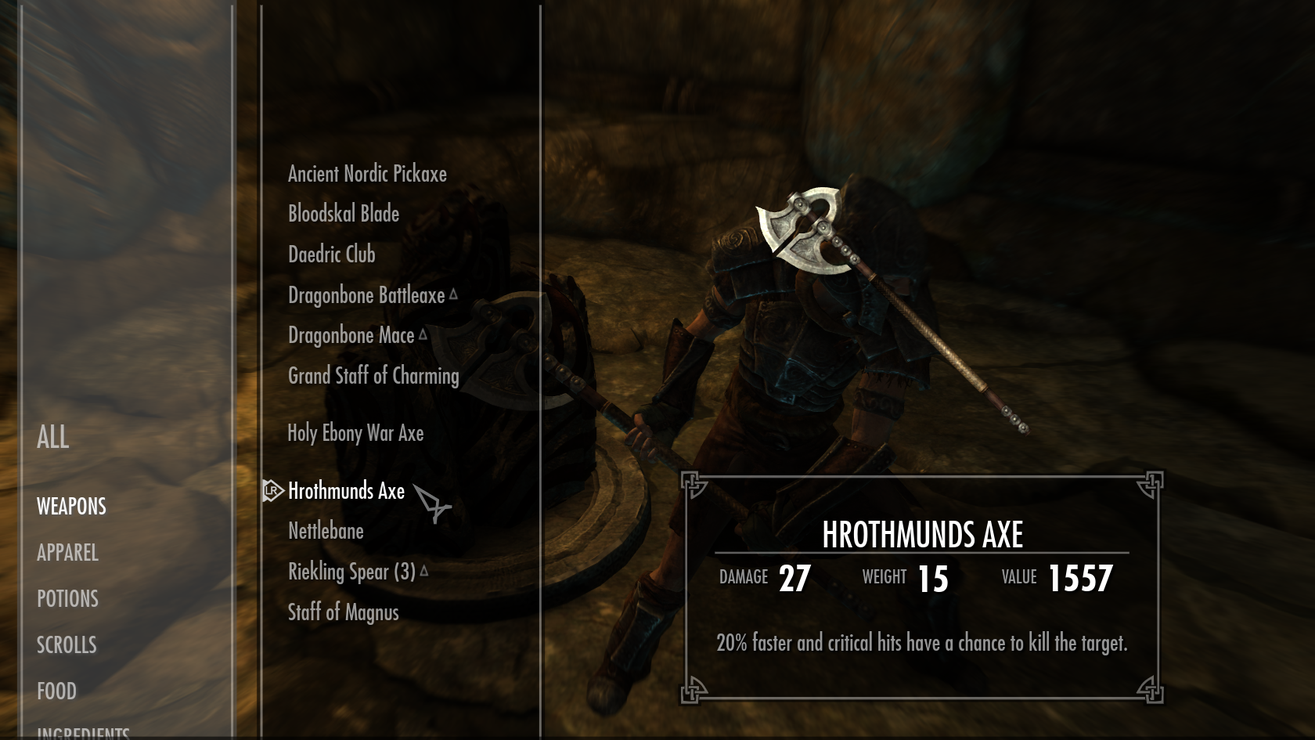1315x740 pixels.
Task: Switch to the ALL category
Action: click(53, 437)
